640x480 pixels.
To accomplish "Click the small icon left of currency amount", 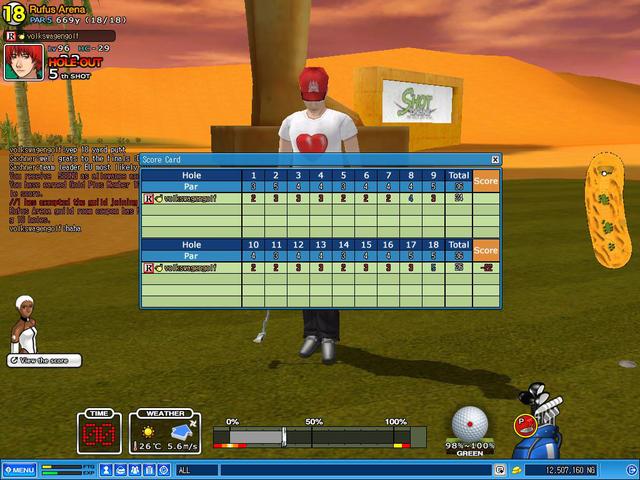I will pyautogui.click(x=516, y=469).
